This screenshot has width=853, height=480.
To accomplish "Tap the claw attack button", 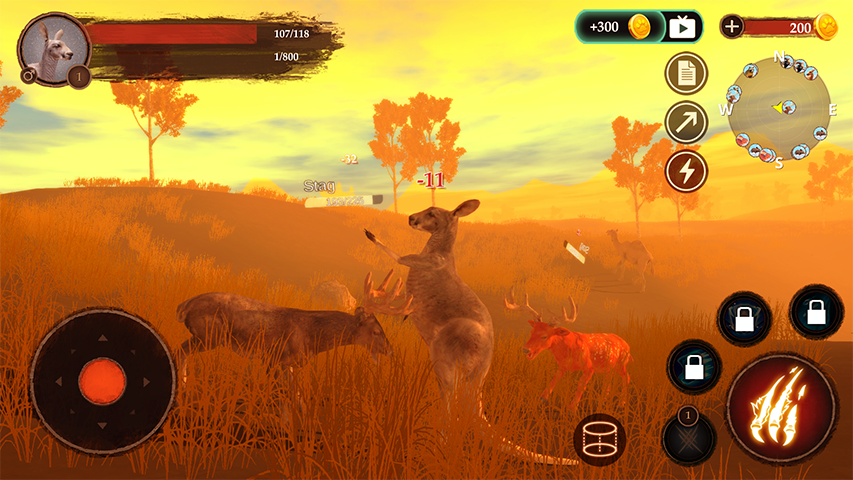I will pos(781,407).
